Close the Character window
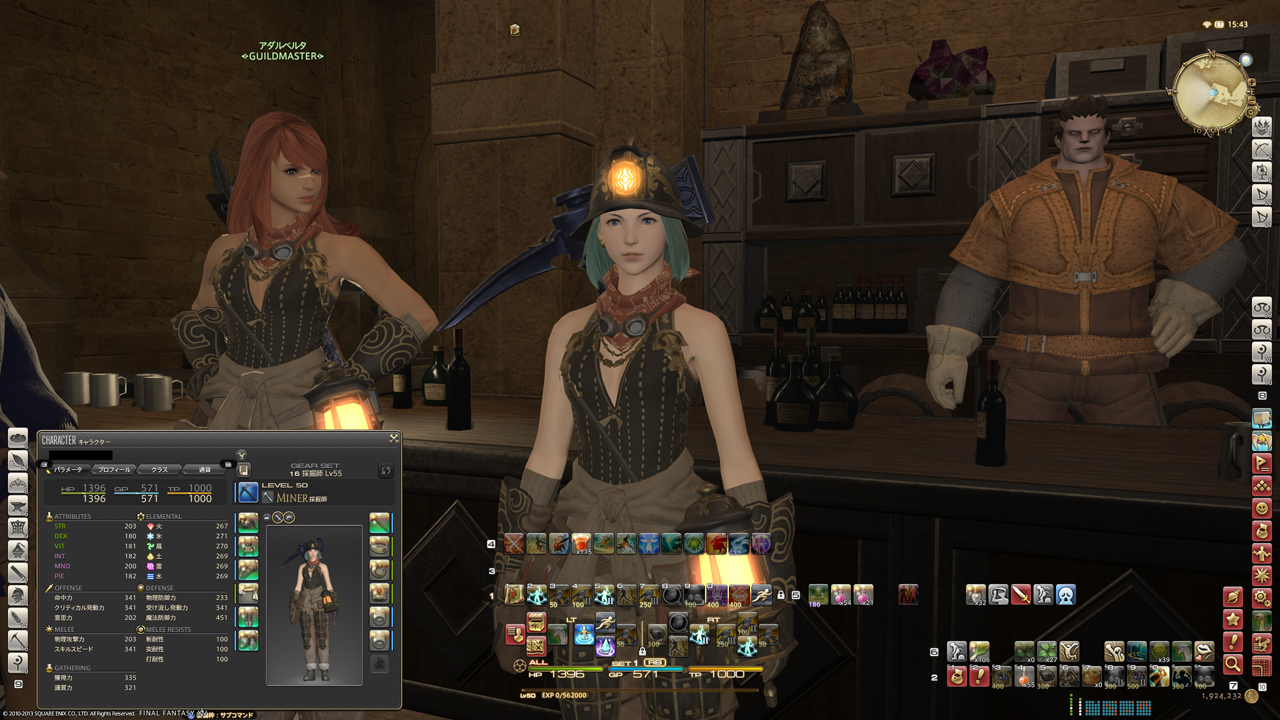 click(394, 438)
